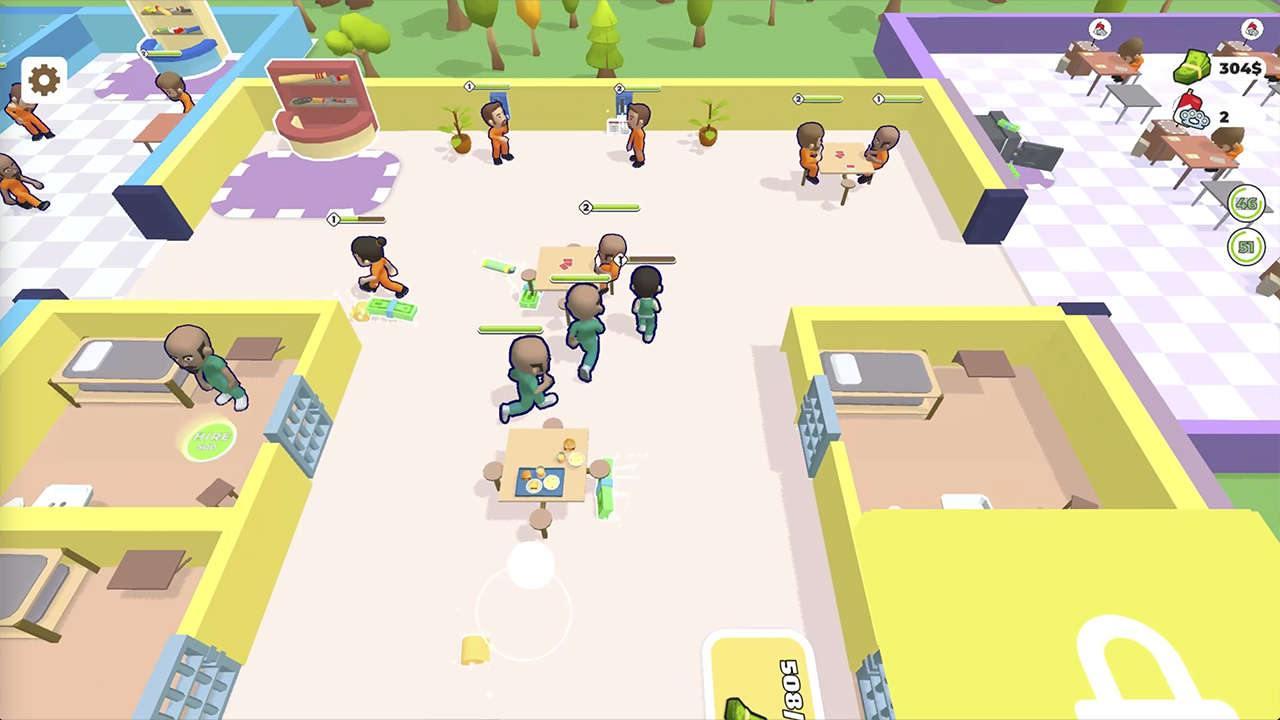Screen dimensions: 1280x720
Task: Click the dollar bills lying on the floor
Action: [390, 310]
